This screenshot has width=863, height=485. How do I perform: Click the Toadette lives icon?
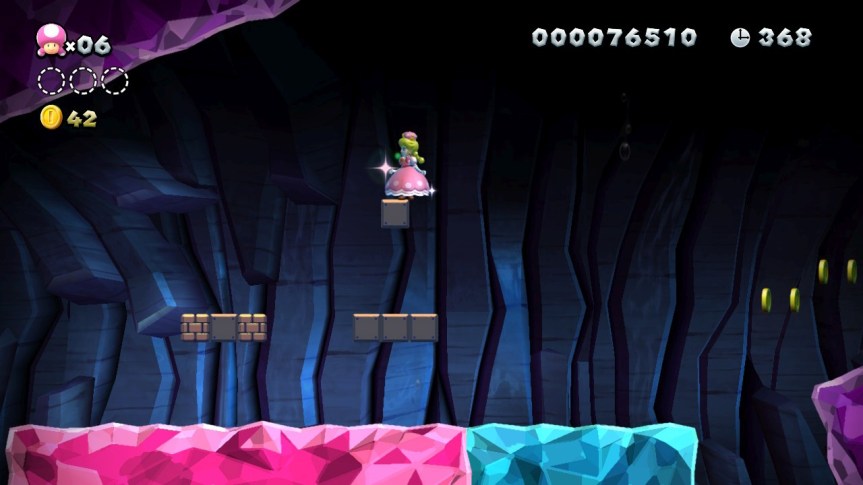click(49, 41)
